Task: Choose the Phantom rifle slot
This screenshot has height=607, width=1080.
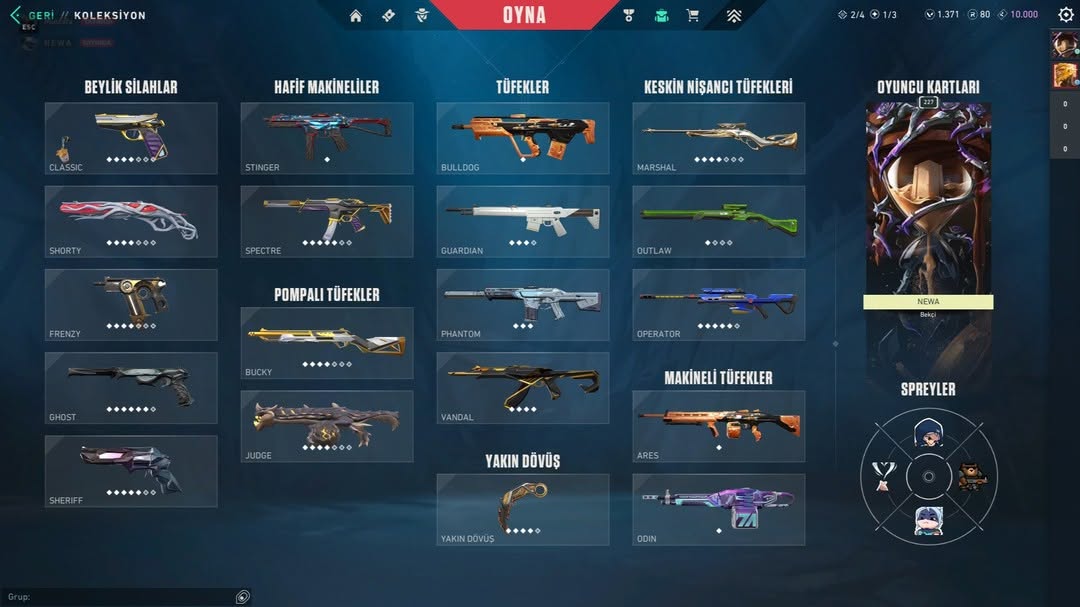Action: coord(523,304)
